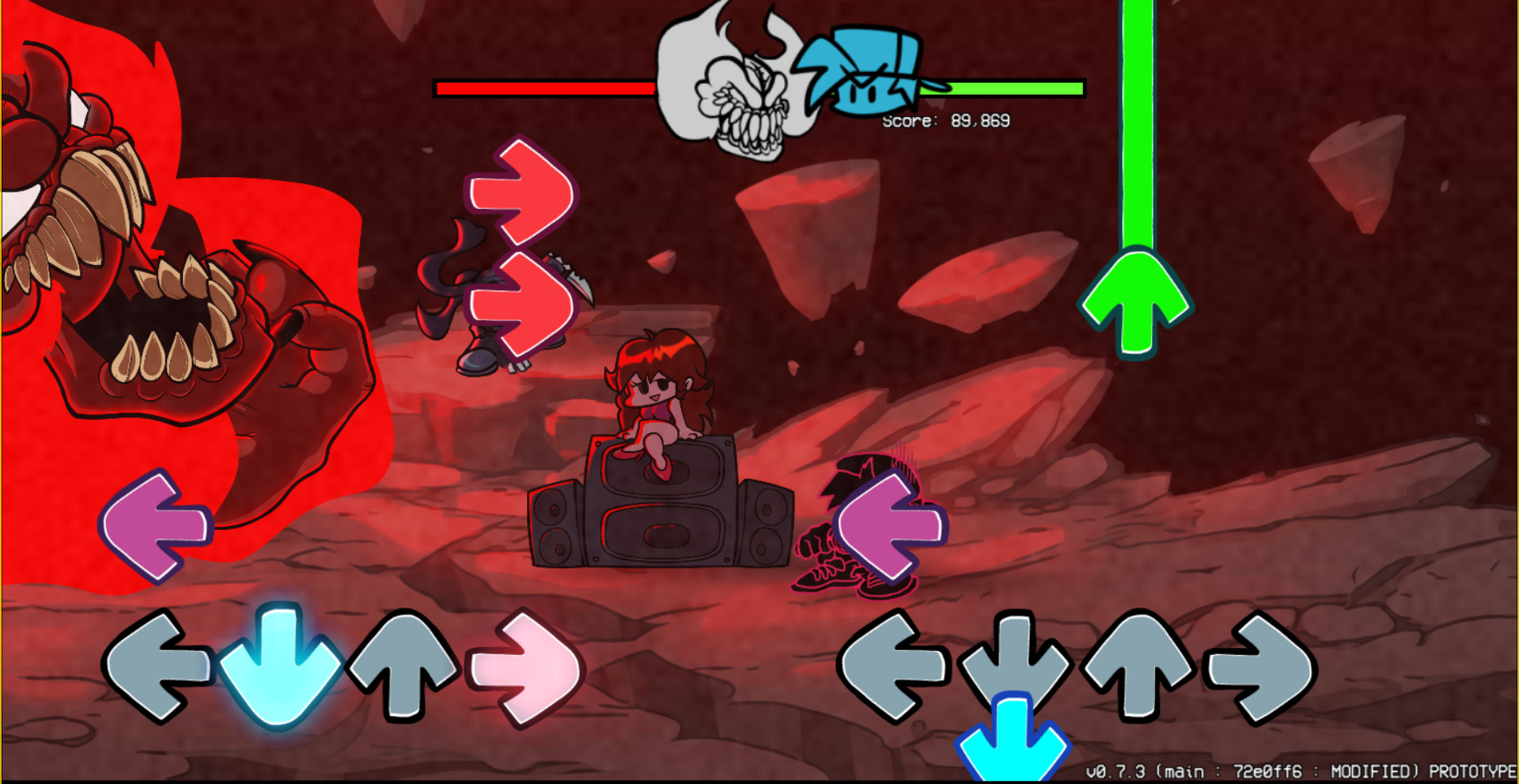Click the red side of the health bar
The image size is (1519, 784).
[546, 89]
